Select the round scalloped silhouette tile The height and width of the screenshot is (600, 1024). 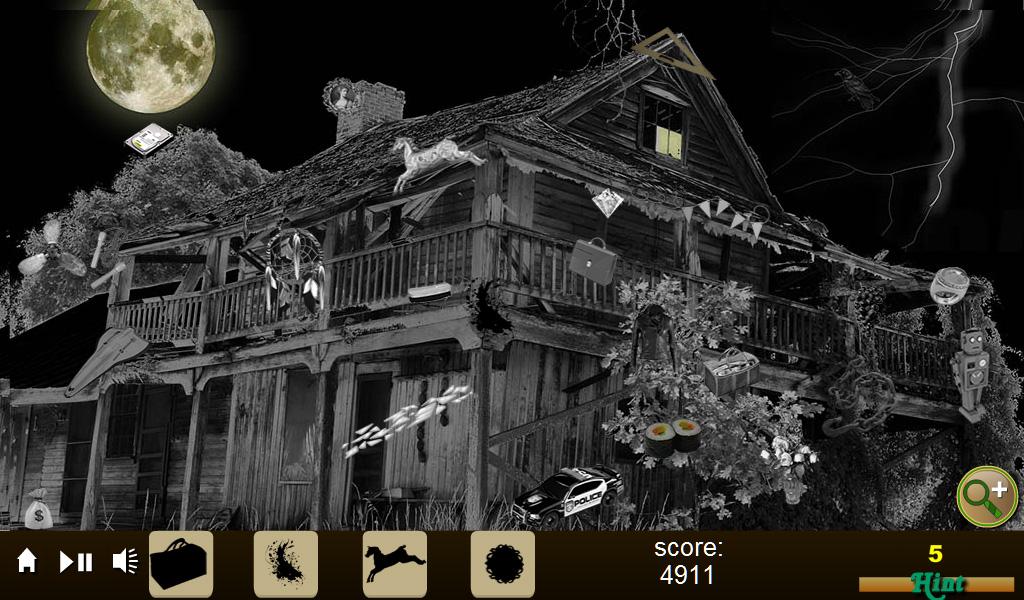click(503, 564)
